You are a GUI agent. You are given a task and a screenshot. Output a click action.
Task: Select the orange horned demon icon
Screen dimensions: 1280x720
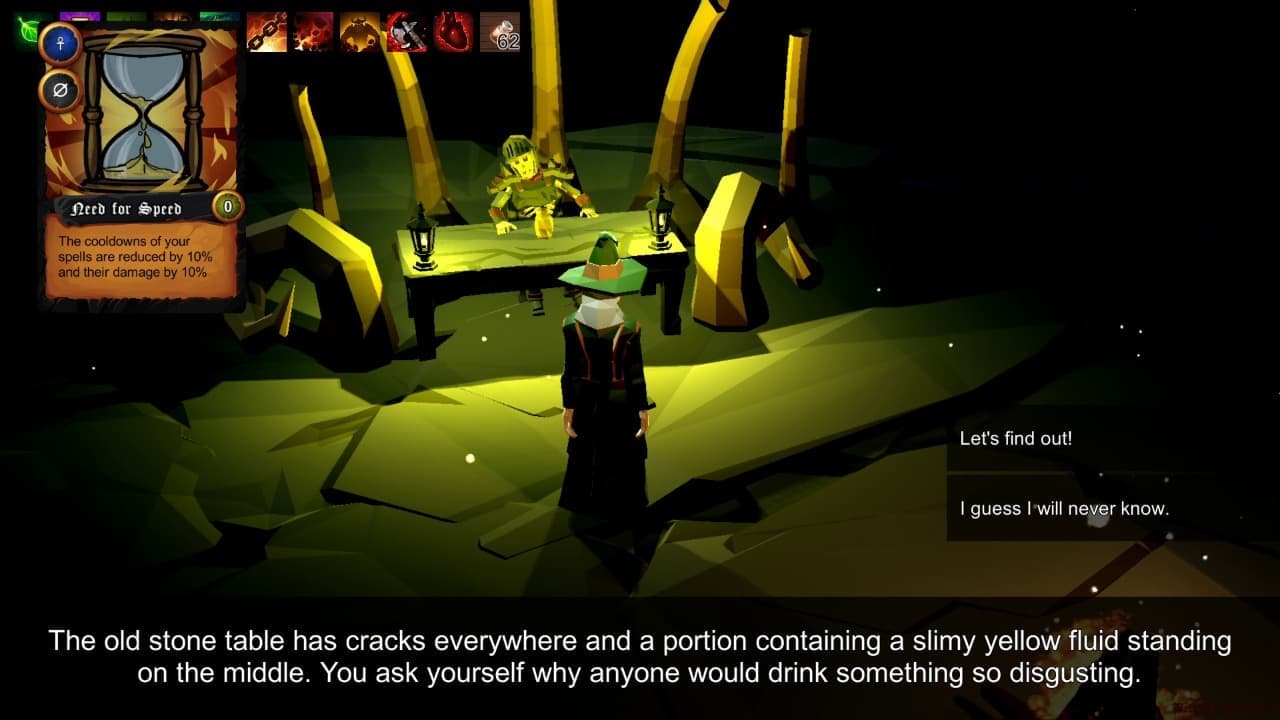click(360, 32)
